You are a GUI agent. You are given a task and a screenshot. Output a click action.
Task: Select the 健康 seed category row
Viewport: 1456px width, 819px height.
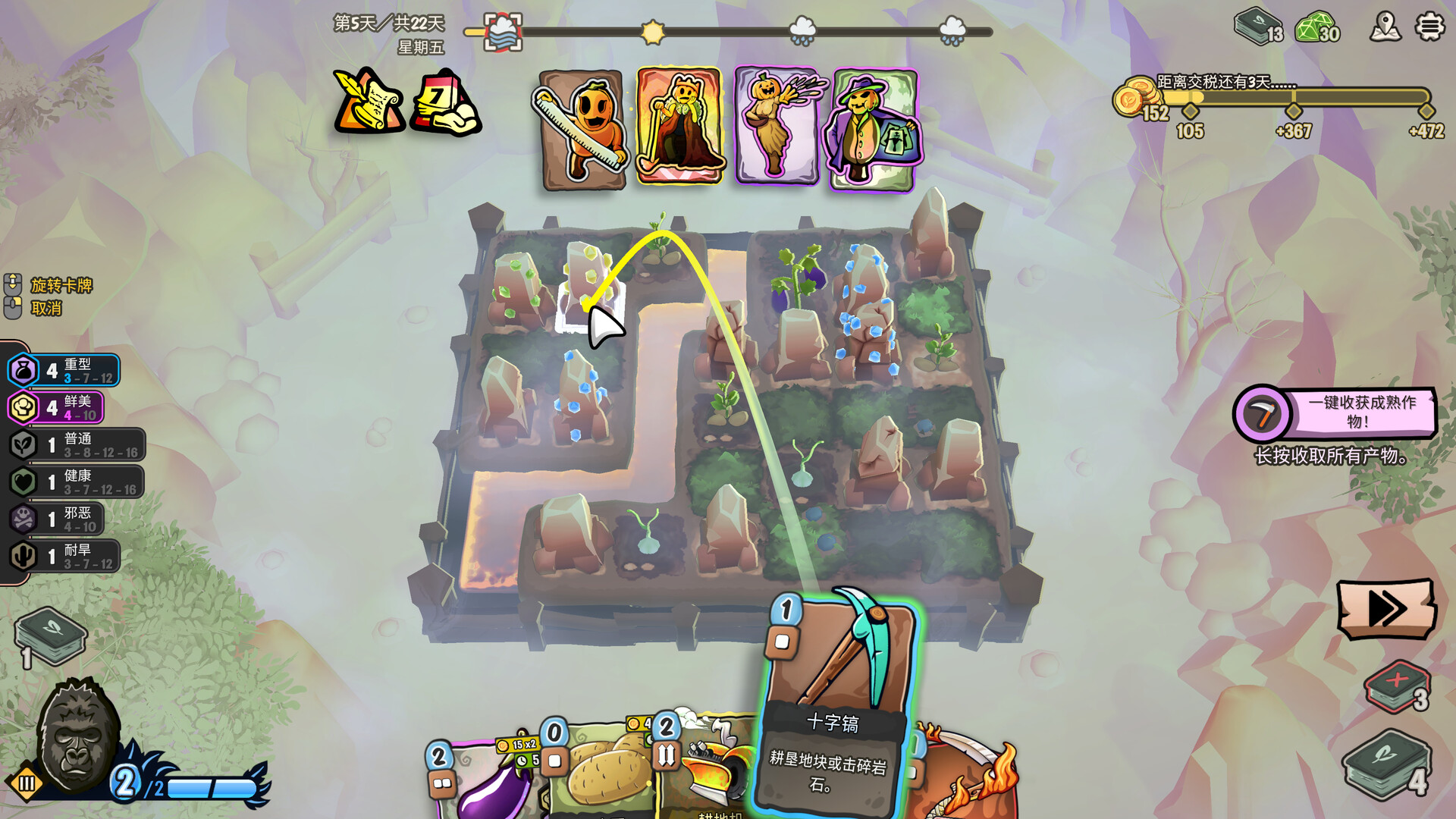click(76, 482)
